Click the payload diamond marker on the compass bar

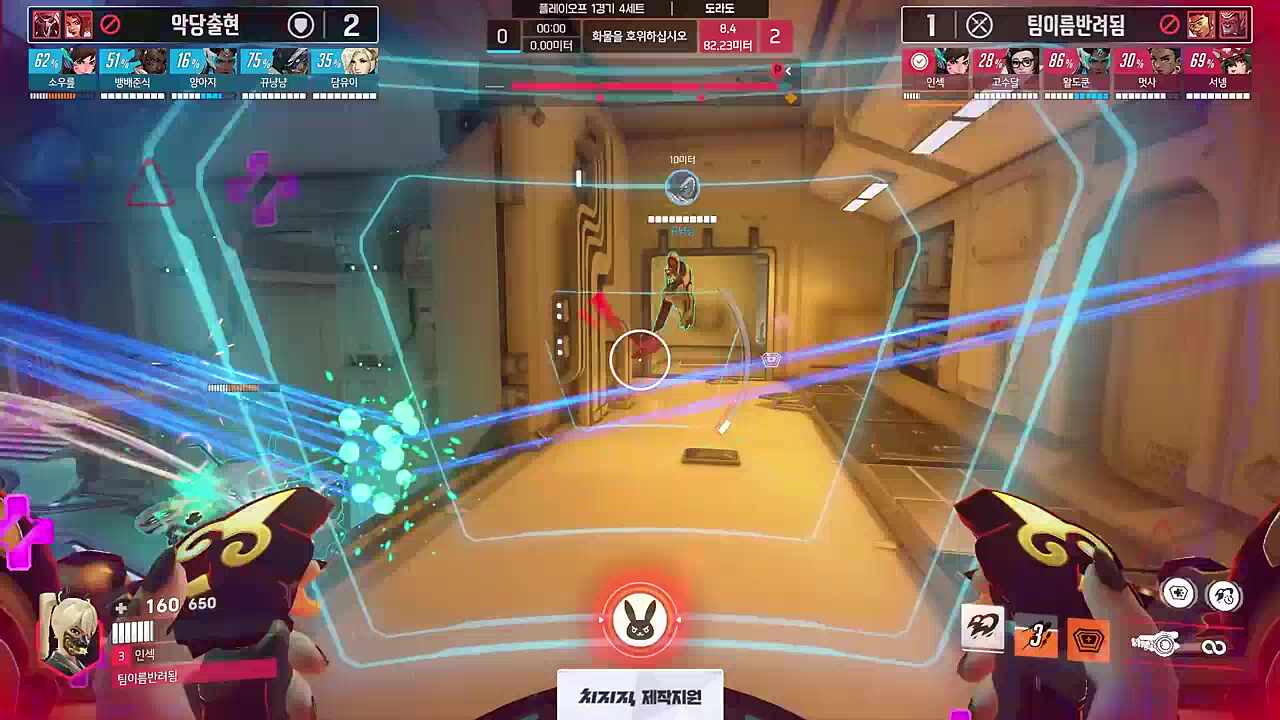792,97
